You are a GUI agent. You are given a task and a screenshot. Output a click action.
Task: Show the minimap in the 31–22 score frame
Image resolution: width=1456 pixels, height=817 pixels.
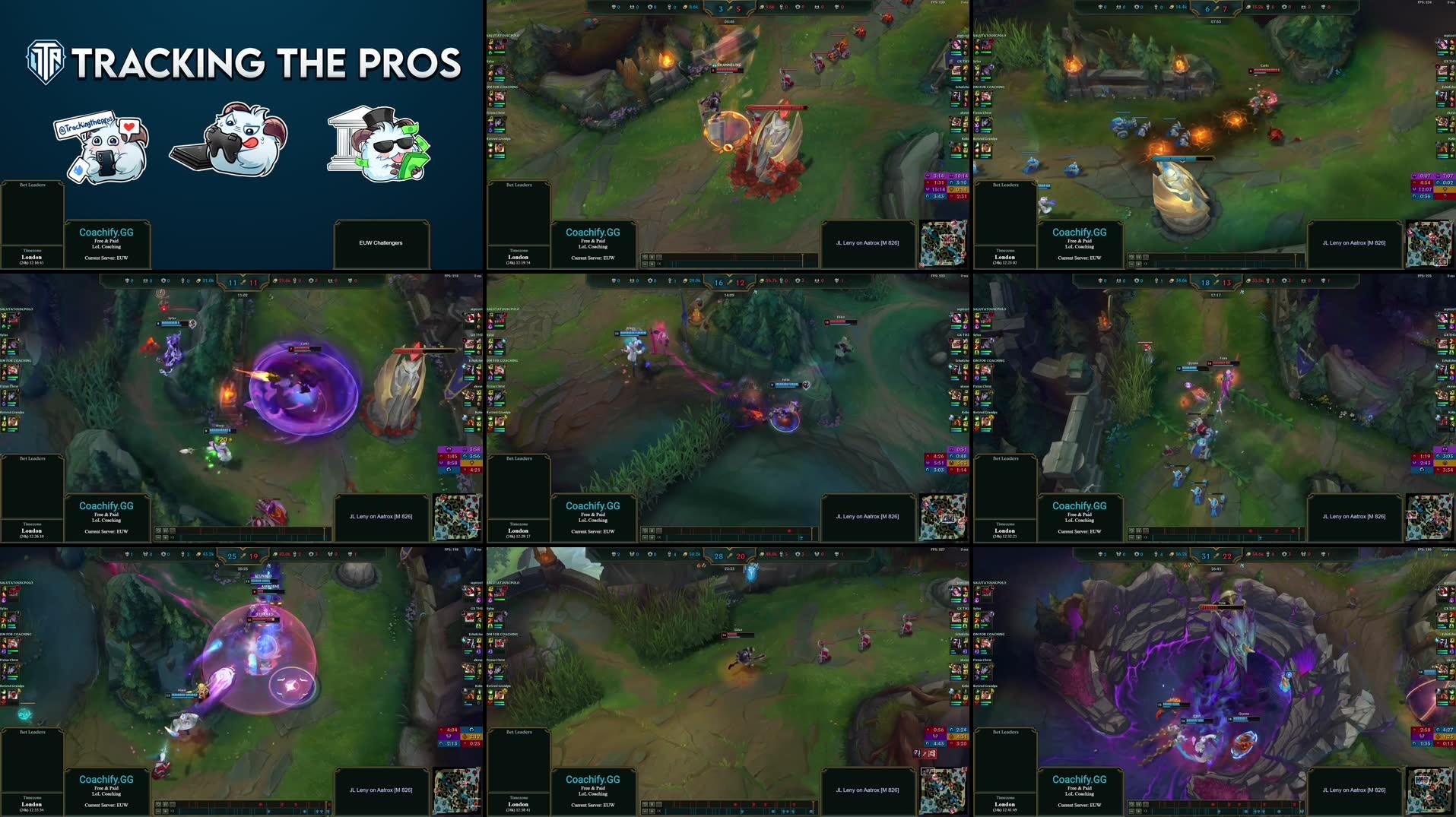tap(1429, 790)
